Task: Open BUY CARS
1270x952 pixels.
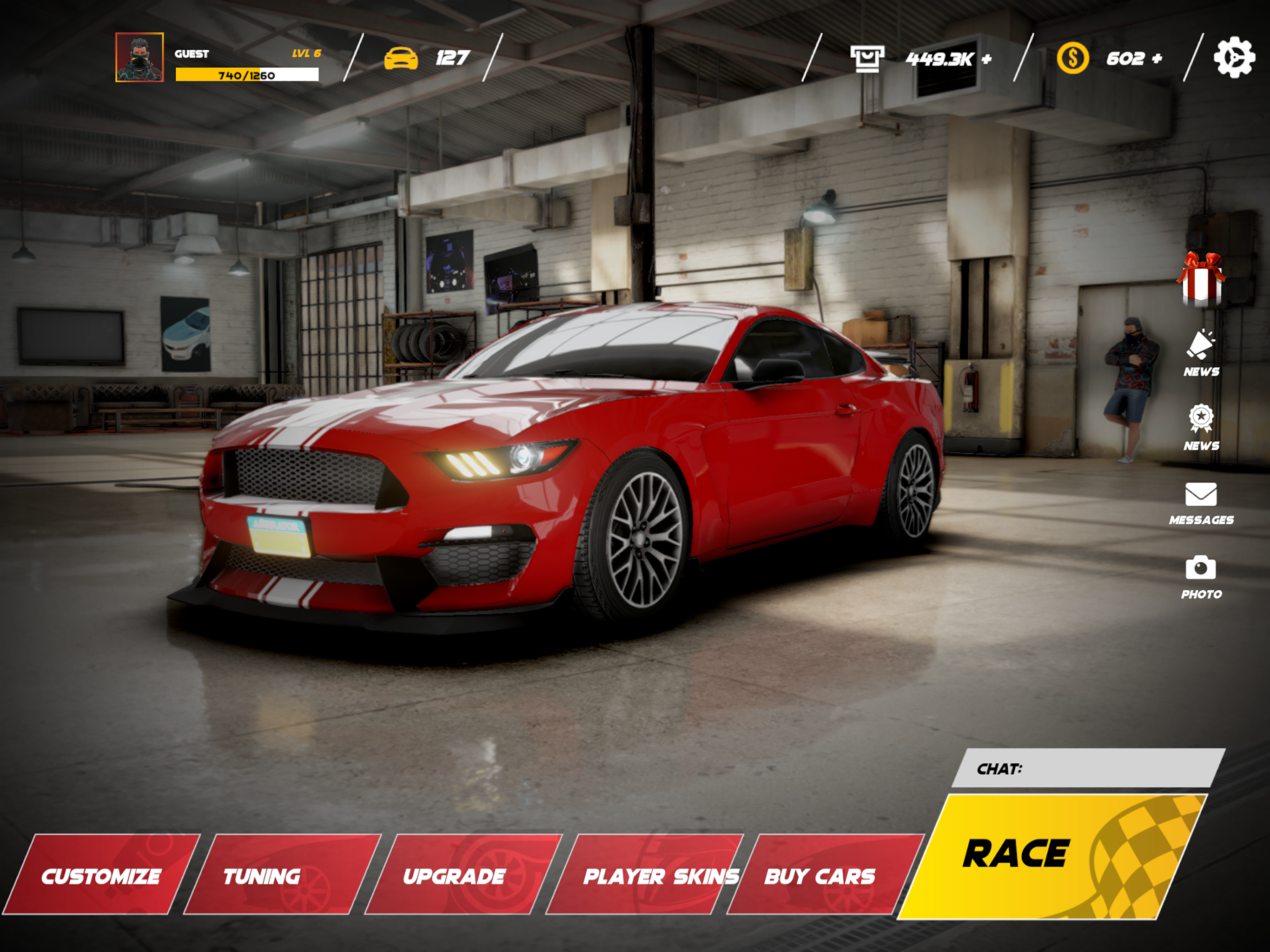Action: pos(821,877)
